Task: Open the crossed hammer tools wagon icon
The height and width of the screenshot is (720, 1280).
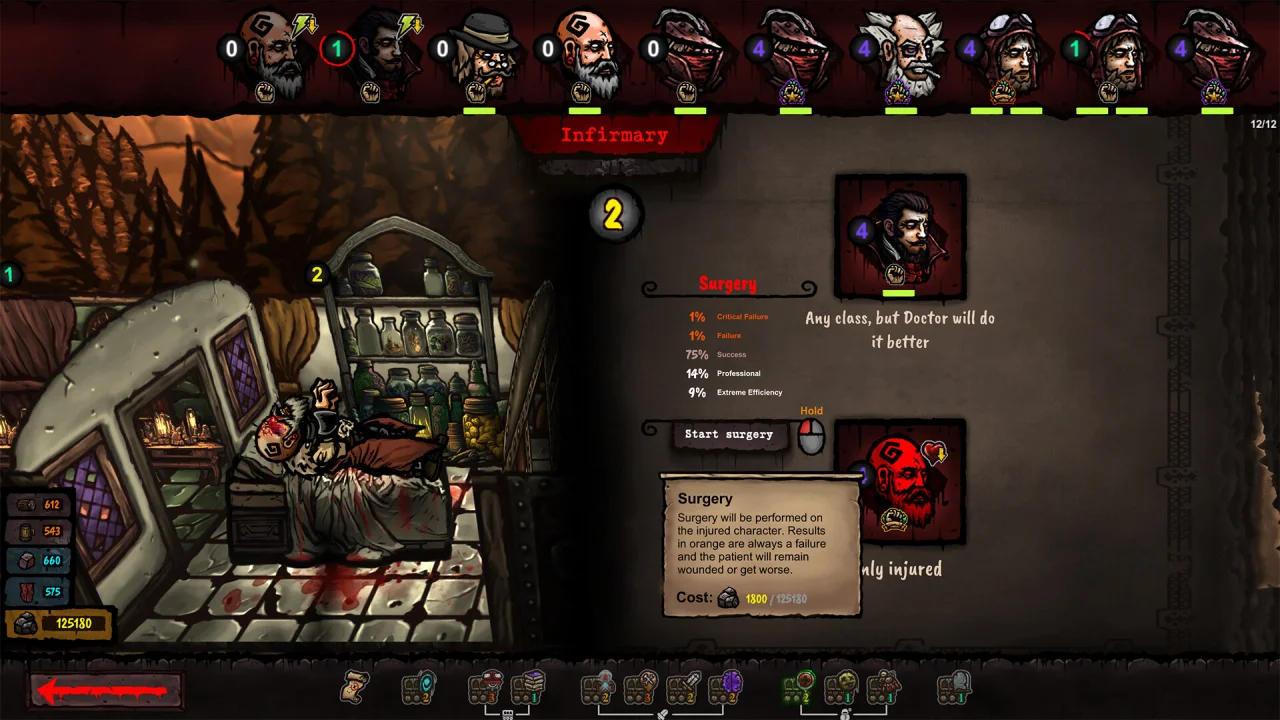Action: tap(641, 688)
